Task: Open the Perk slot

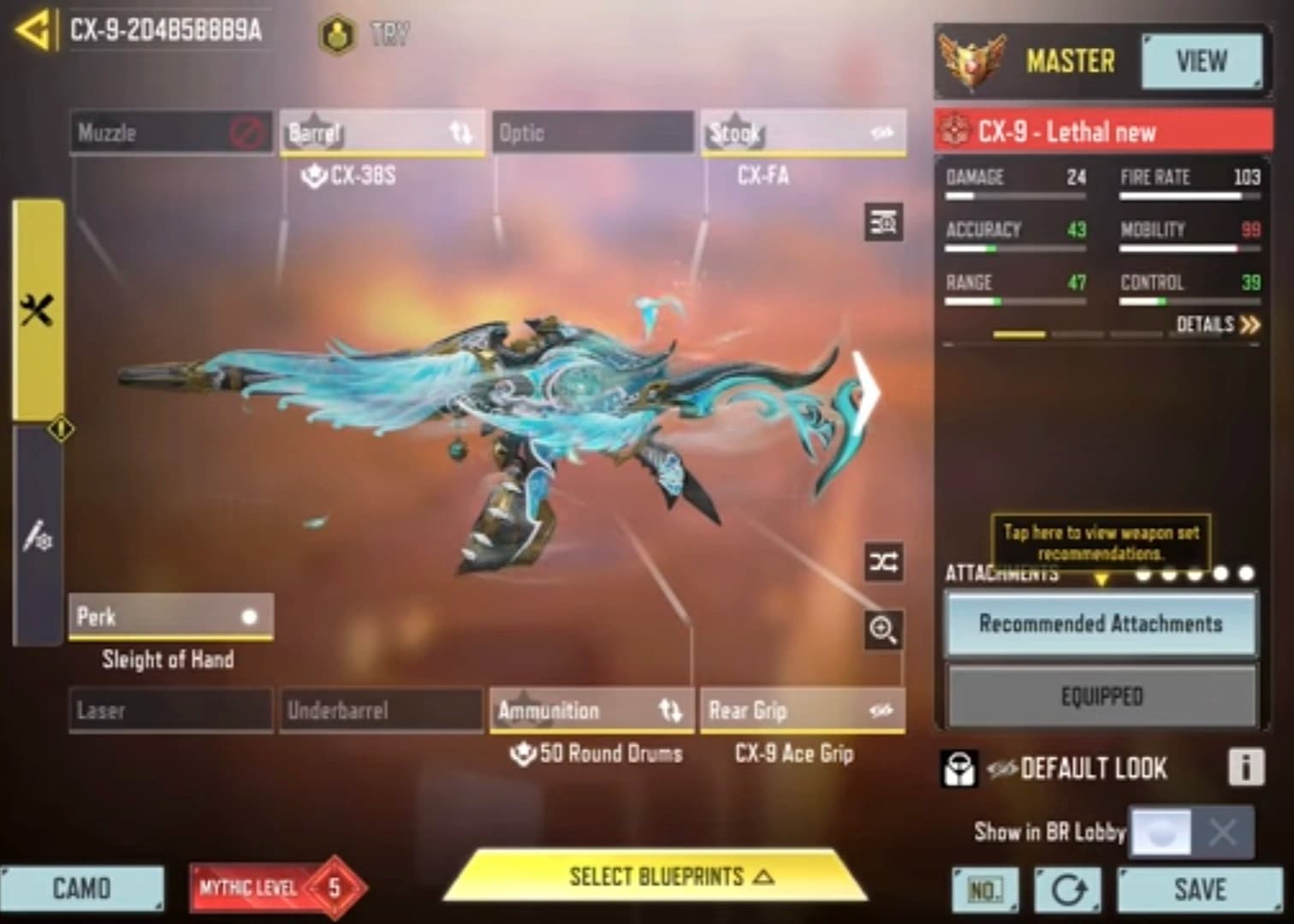Action: pyautogui.click(x=170, y=617)
